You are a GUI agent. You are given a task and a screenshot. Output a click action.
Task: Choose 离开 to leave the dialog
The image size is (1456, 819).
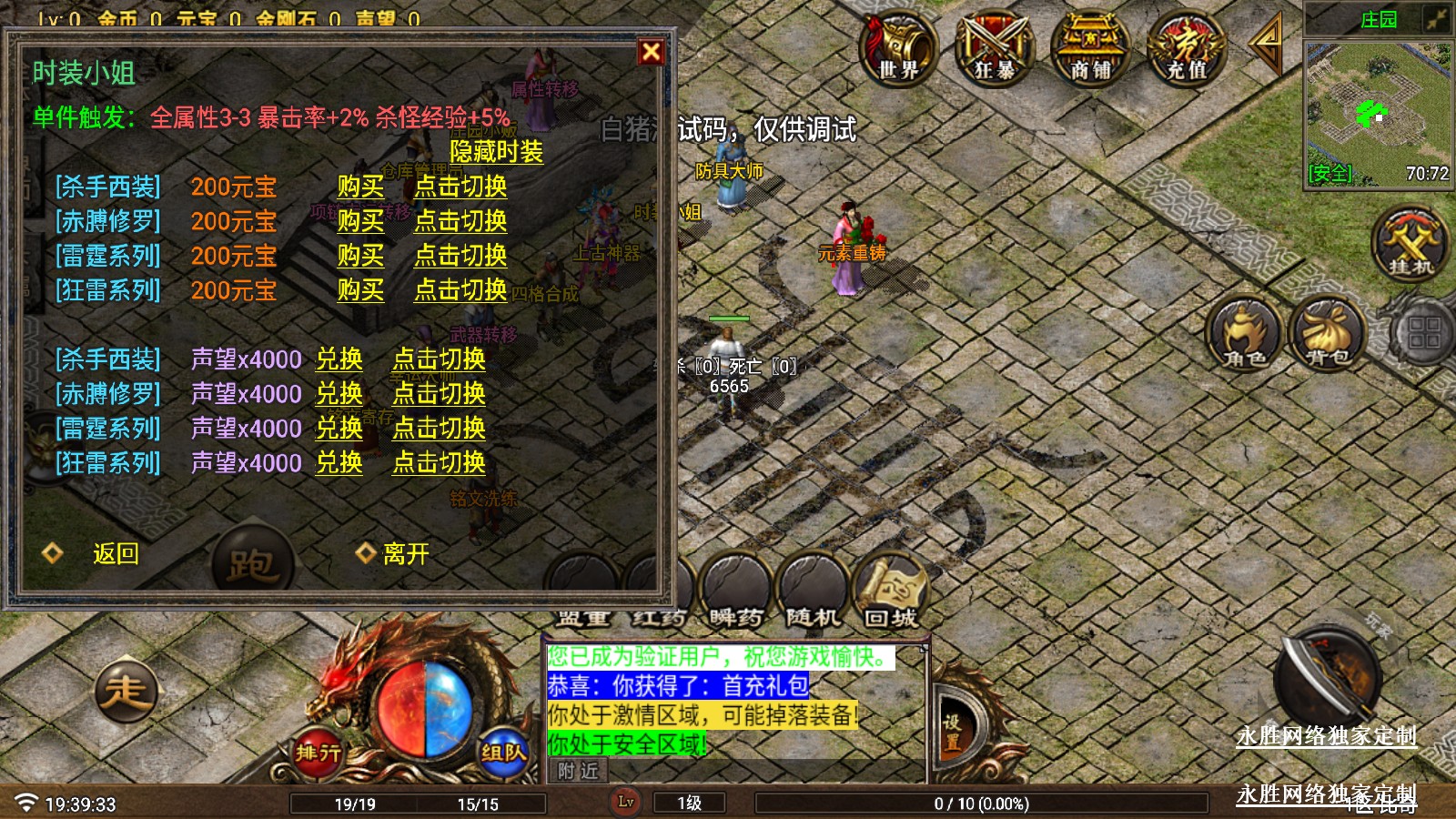click(405, 553)
